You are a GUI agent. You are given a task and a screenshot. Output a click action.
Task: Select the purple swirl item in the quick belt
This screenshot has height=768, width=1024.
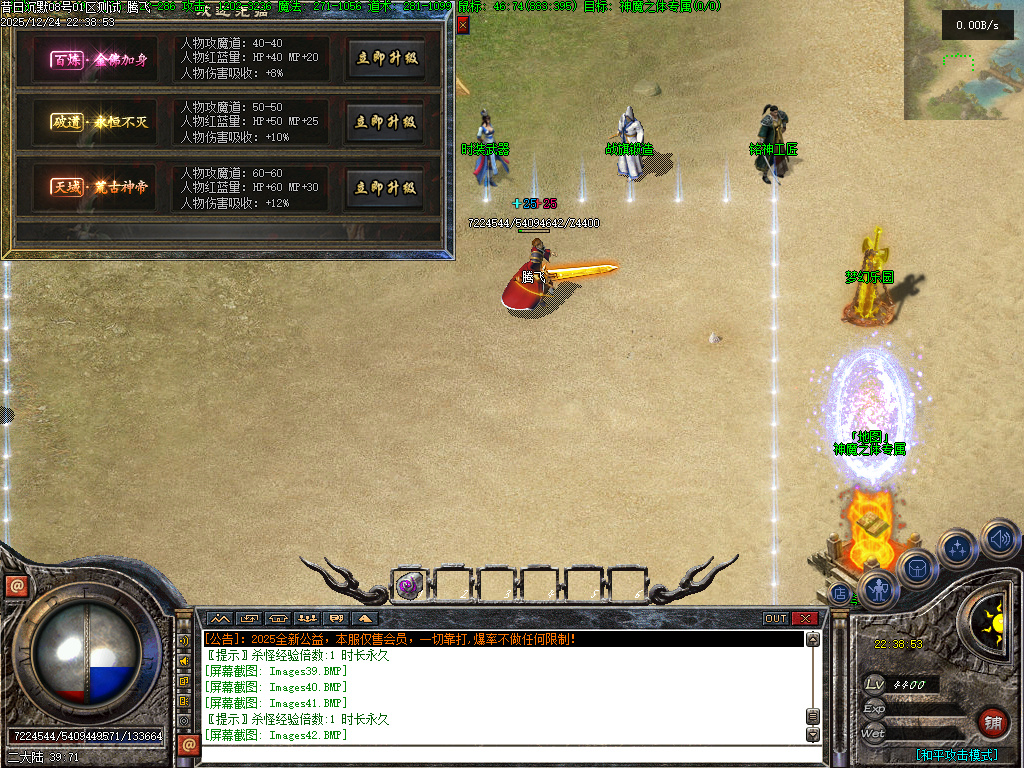pyautogui.click(x=408, y=584)
